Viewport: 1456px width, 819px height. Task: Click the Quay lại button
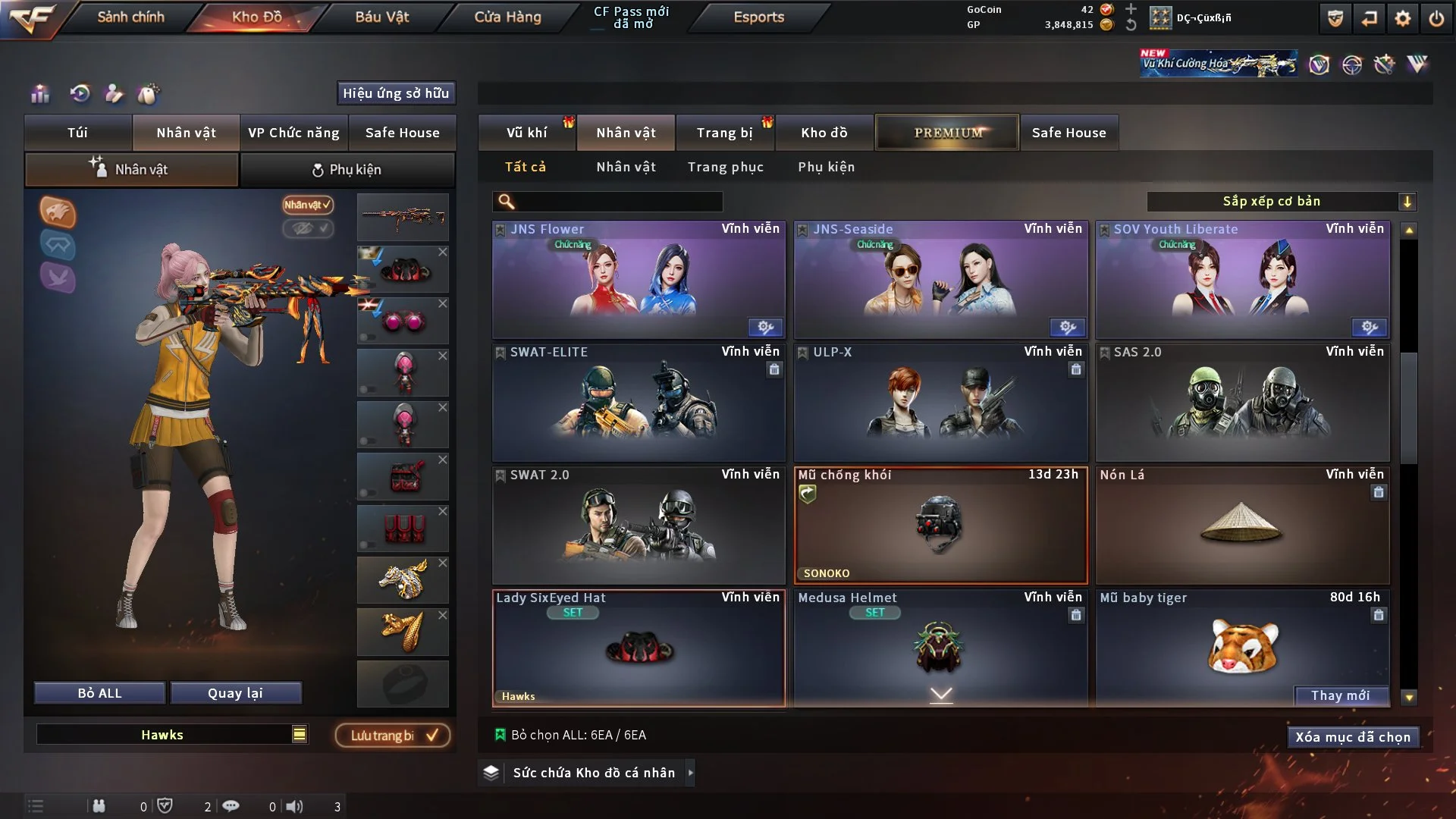[x=235, y=693]
